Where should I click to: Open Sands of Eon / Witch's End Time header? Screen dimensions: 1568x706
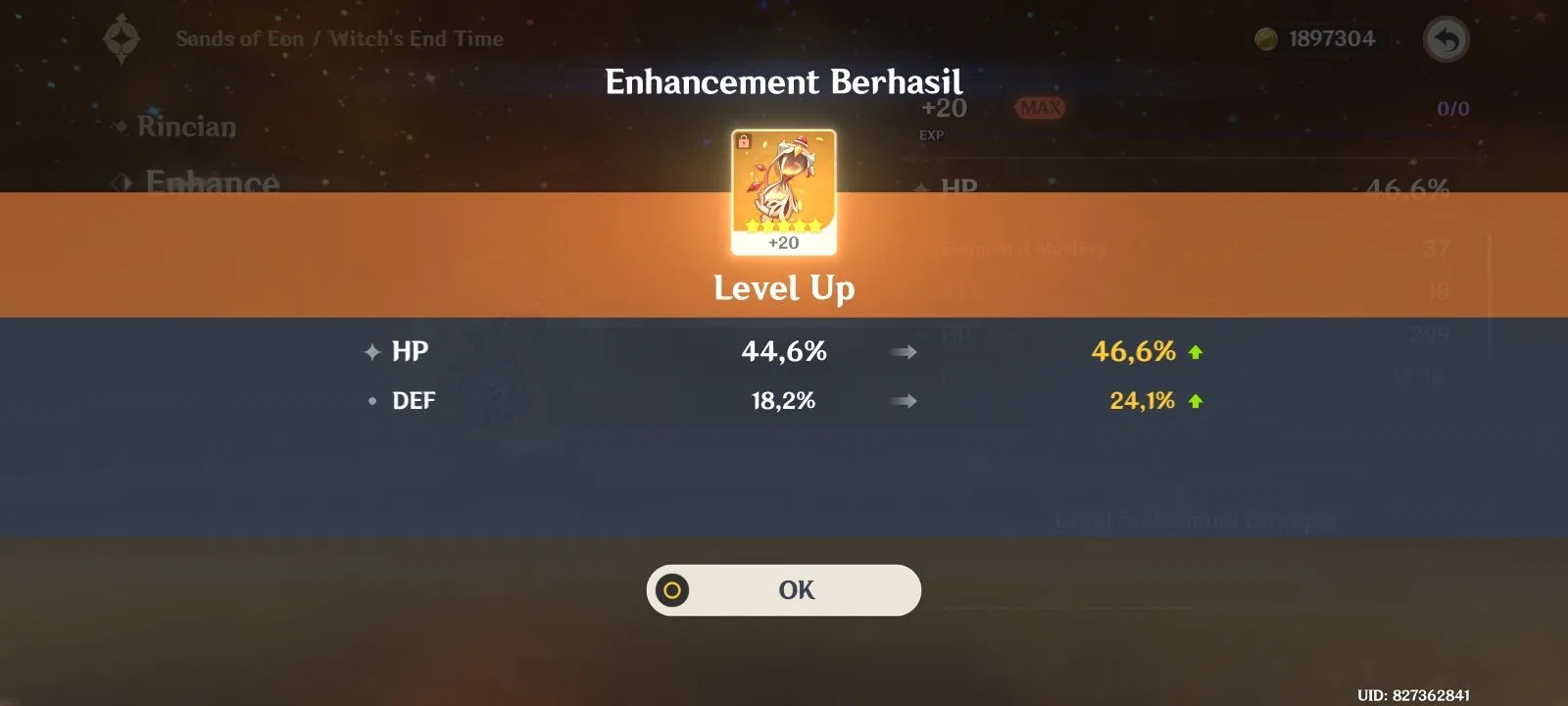(x=338, y=38)
